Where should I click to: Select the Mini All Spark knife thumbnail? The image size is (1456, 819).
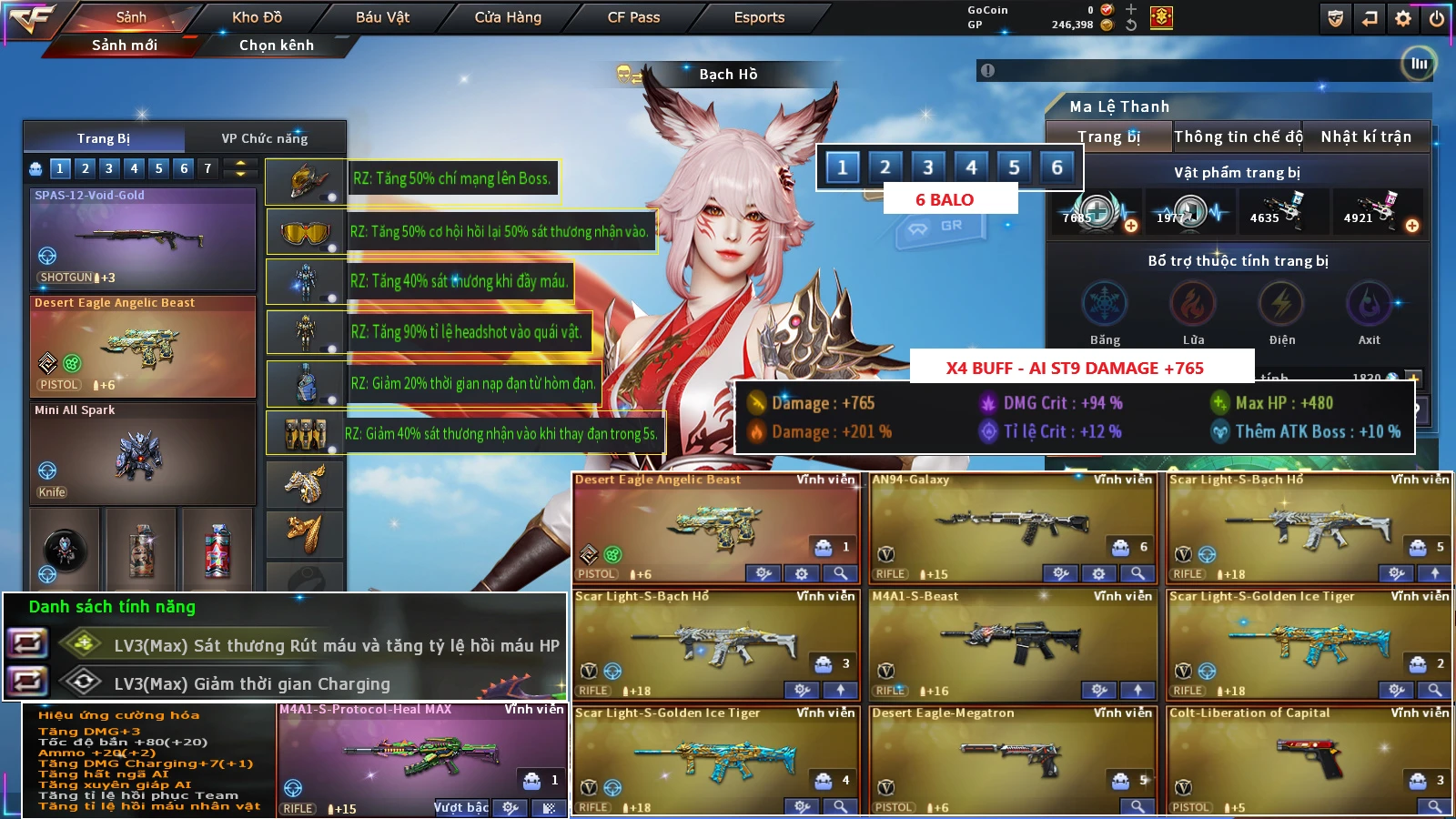(141, 455)
